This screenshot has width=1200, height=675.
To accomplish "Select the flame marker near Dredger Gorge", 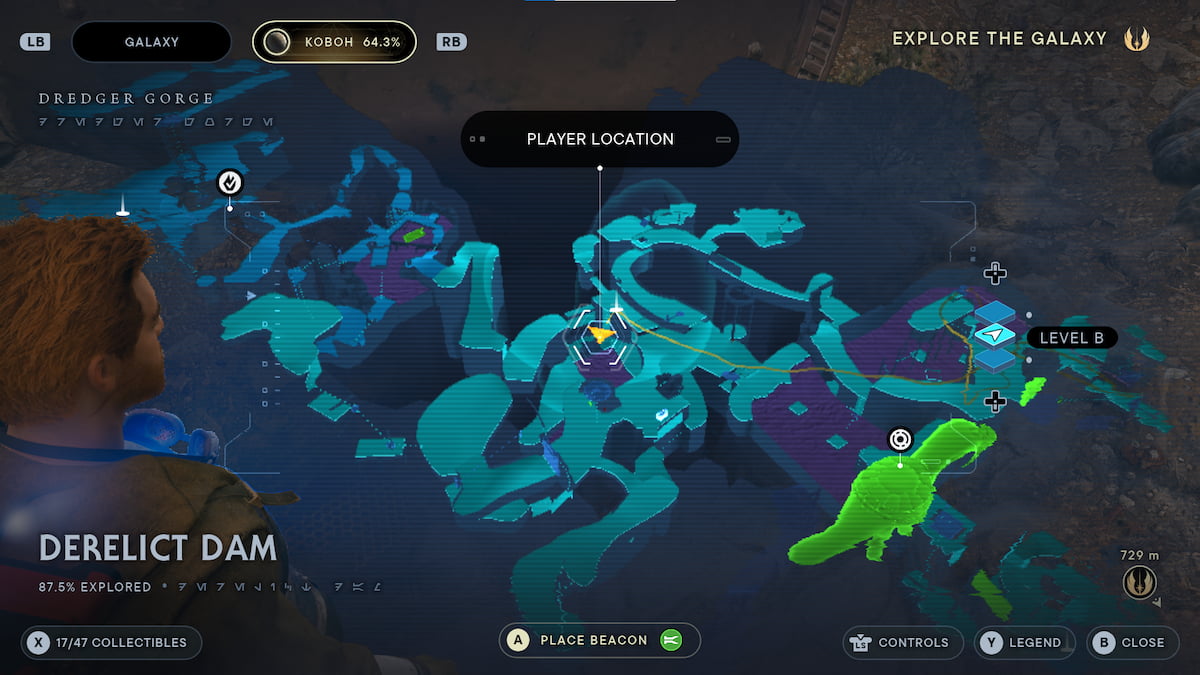I will click(x=230, y=183).
